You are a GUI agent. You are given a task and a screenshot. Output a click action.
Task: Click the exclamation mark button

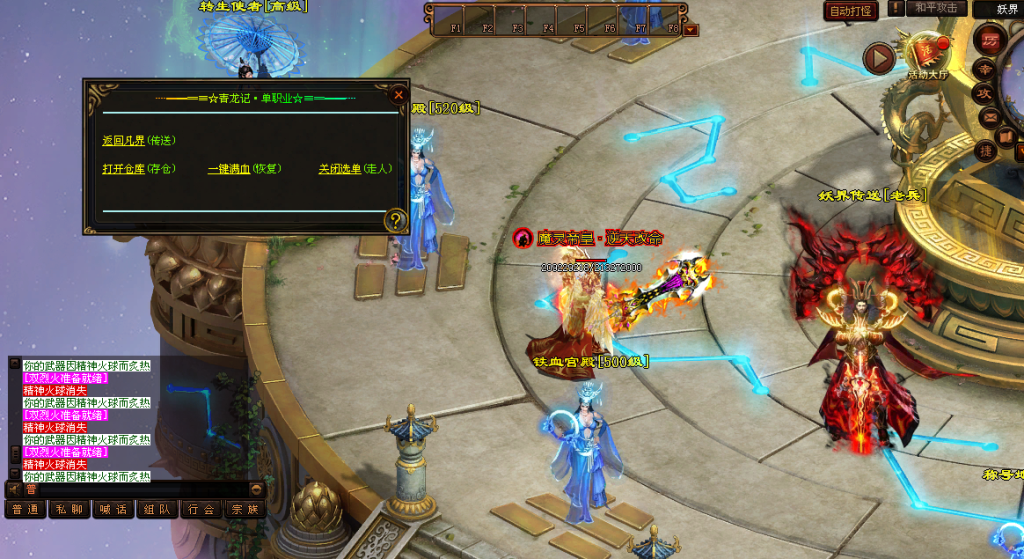click(896, 9)
